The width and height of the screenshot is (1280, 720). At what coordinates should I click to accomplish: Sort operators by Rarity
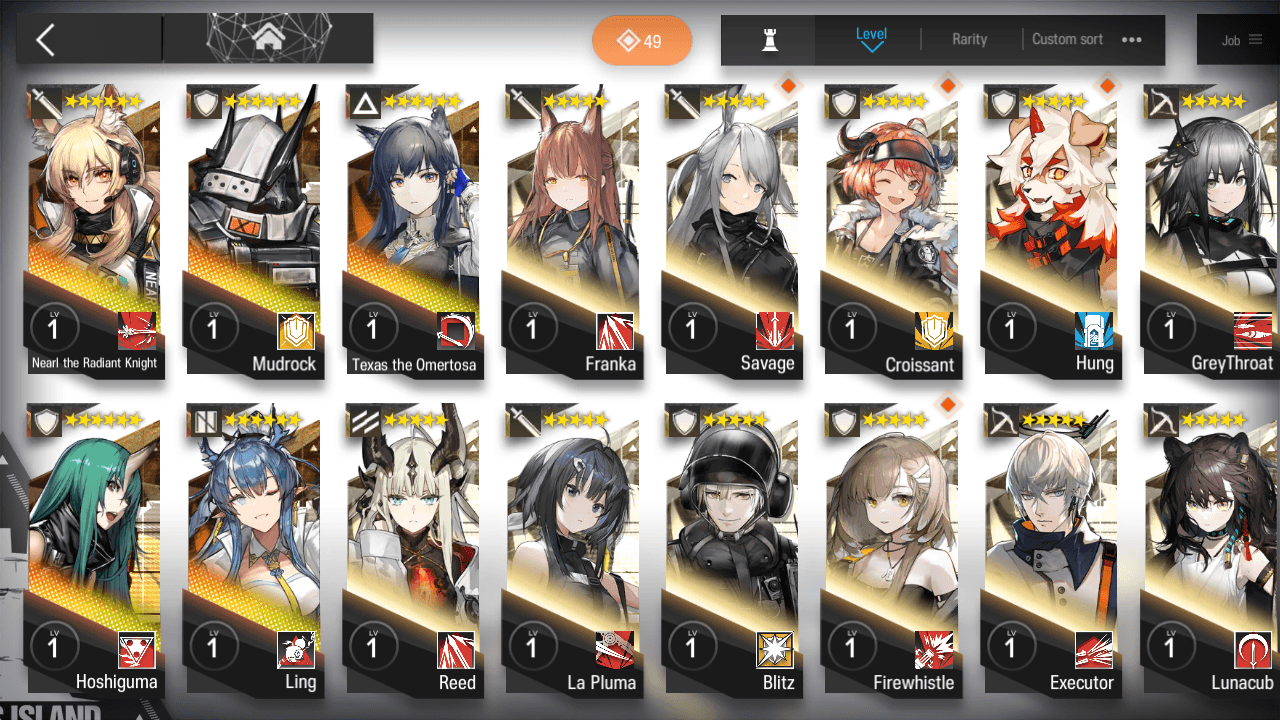point(969,39)
